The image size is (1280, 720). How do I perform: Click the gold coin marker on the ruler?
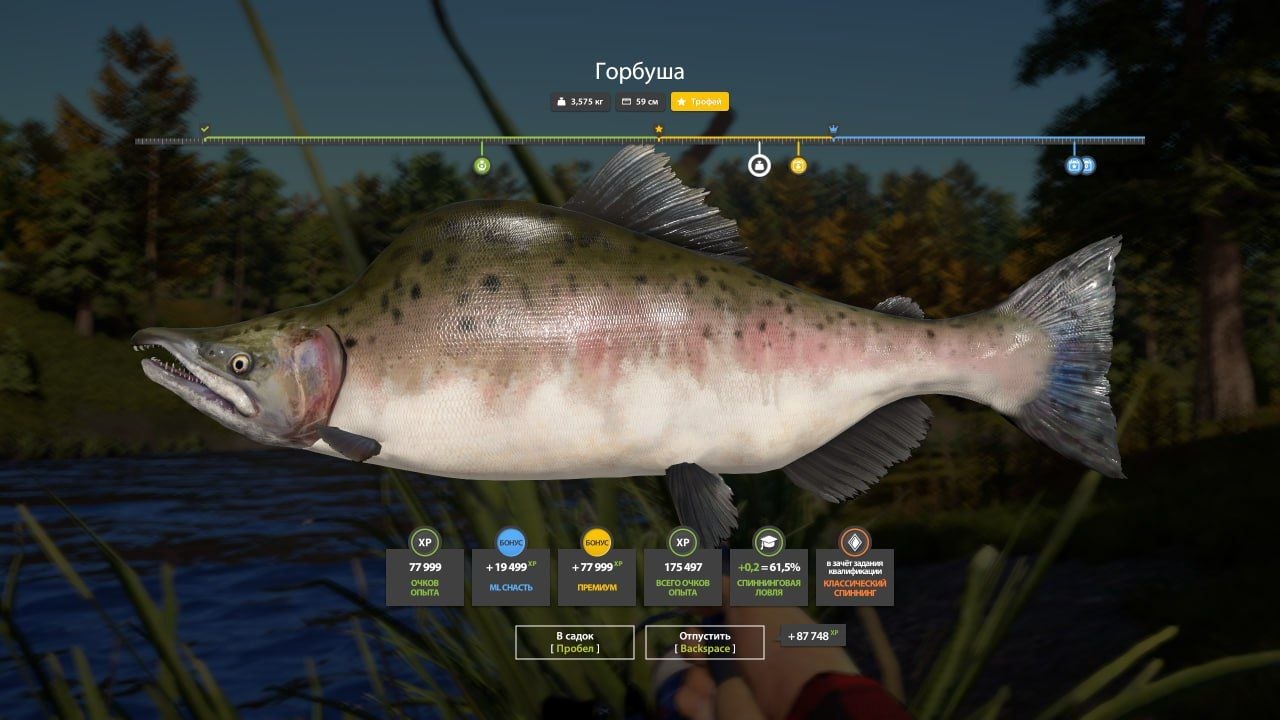pyautogui.click(x=796, y=166)
